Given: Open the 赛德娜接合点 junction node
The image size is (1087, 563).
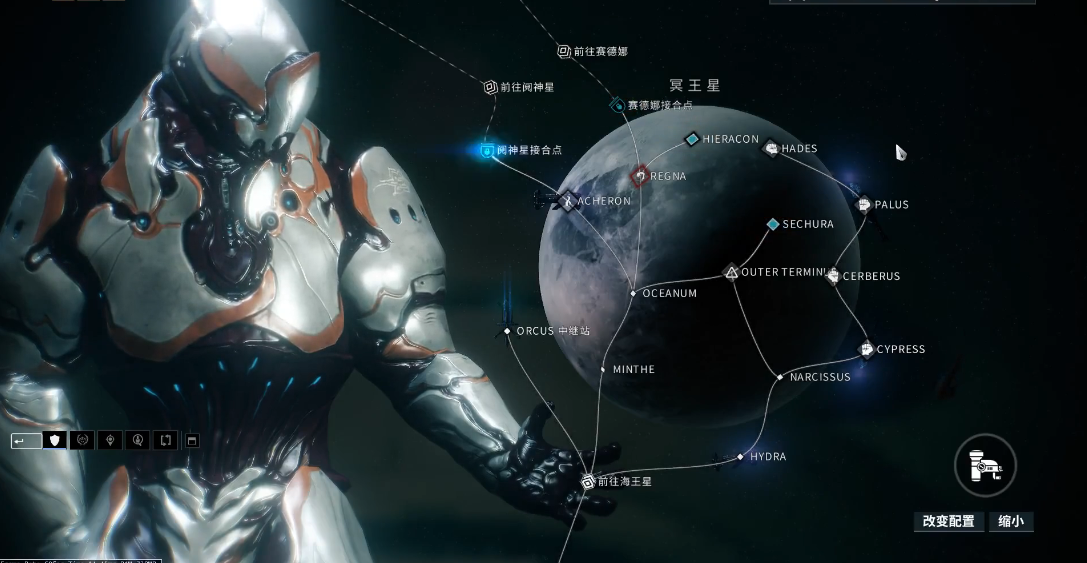Looking at the screenshot, I should 618,105.
